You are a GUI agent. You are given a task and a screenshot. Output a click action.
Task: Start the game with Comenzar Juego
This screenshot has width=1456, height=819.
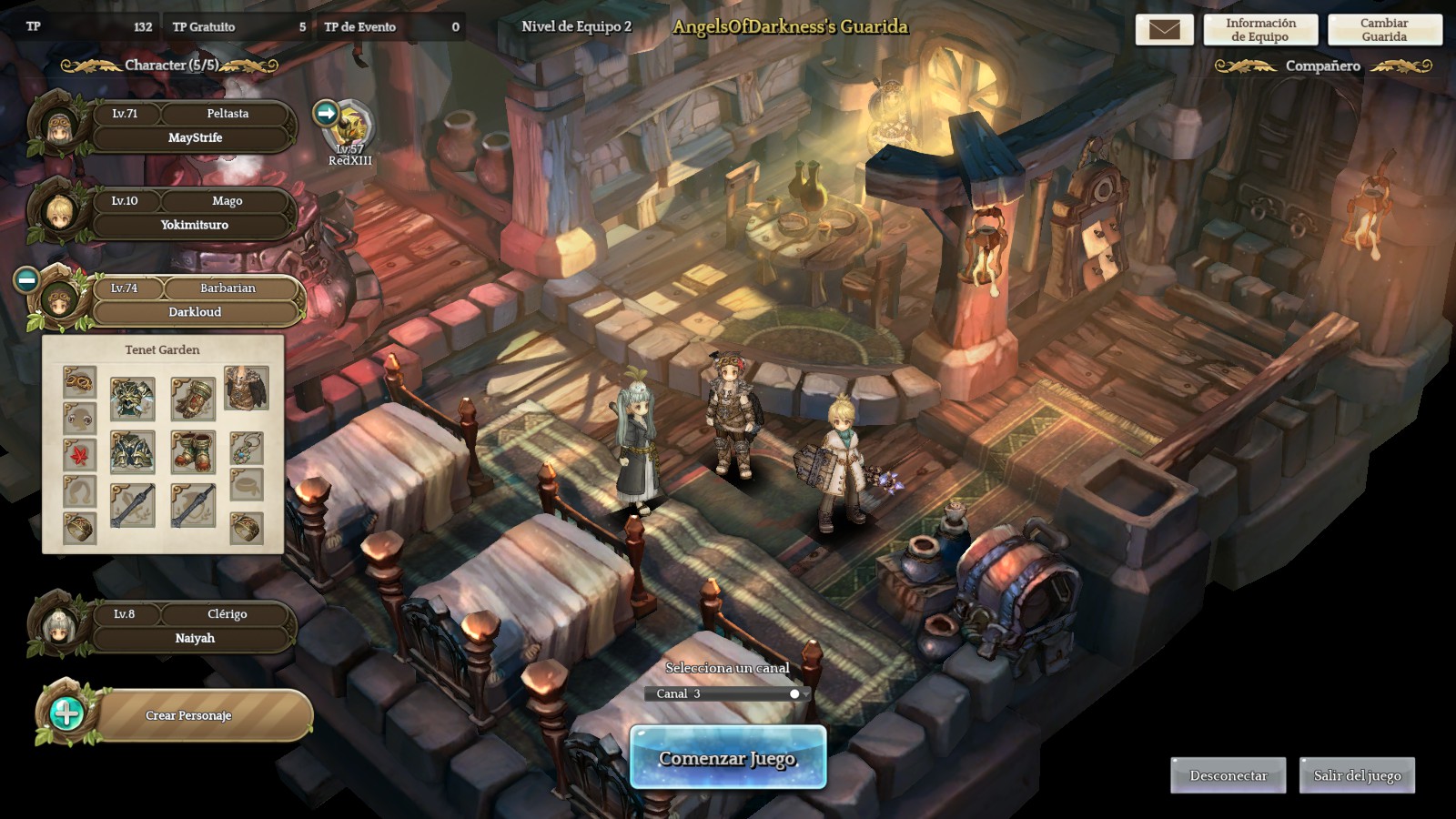click(x=728, y=758)
